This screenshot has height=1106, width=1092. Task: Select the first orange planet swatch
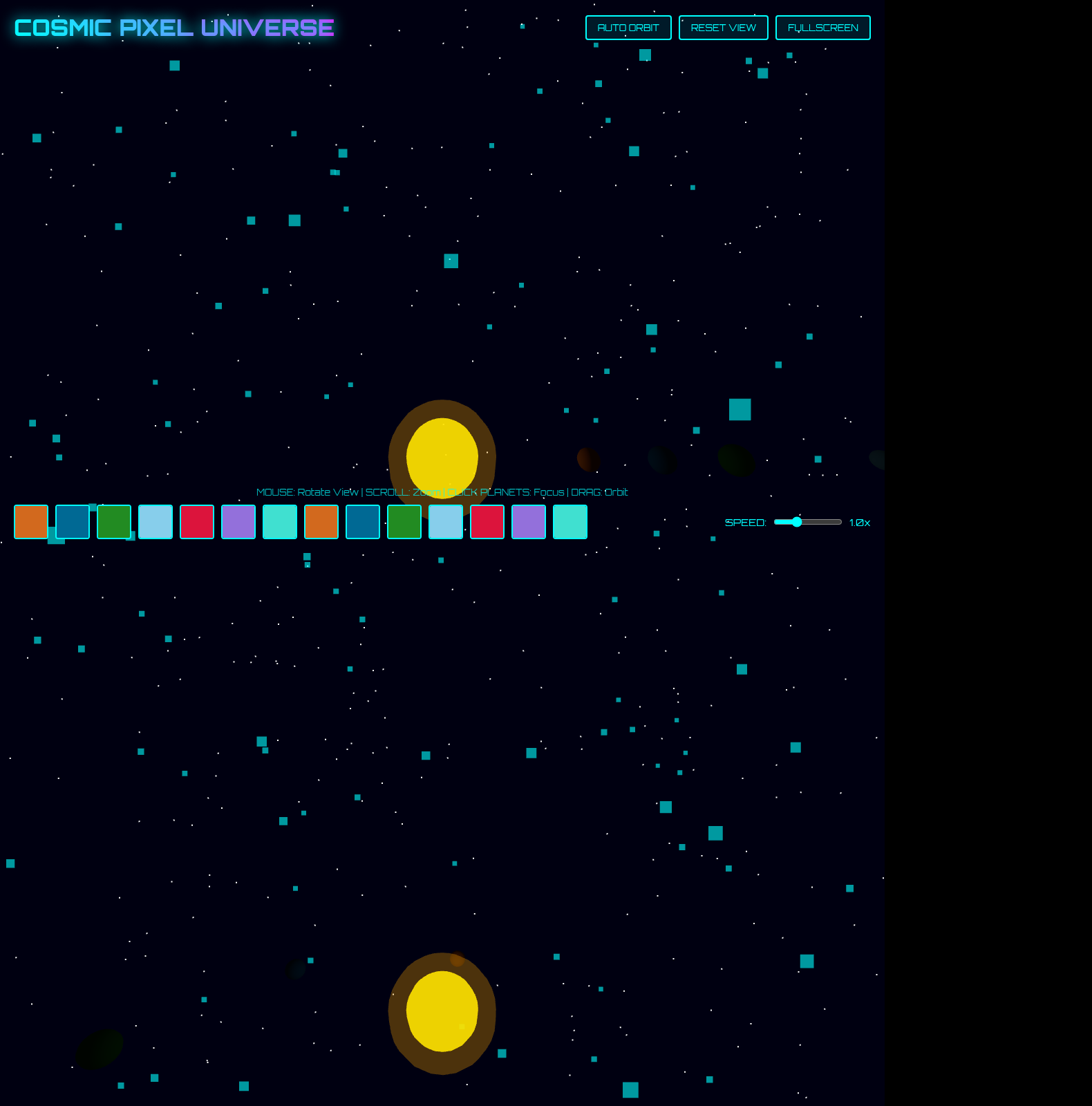click(x=30, y=522)
